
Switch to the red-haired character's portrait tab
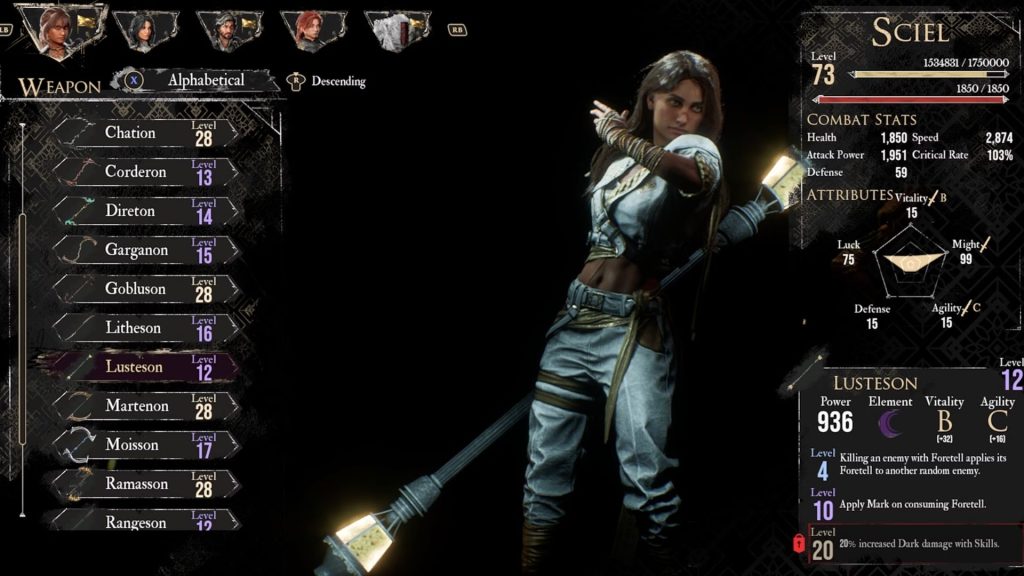pyautogui.click(x=313, y=30)
